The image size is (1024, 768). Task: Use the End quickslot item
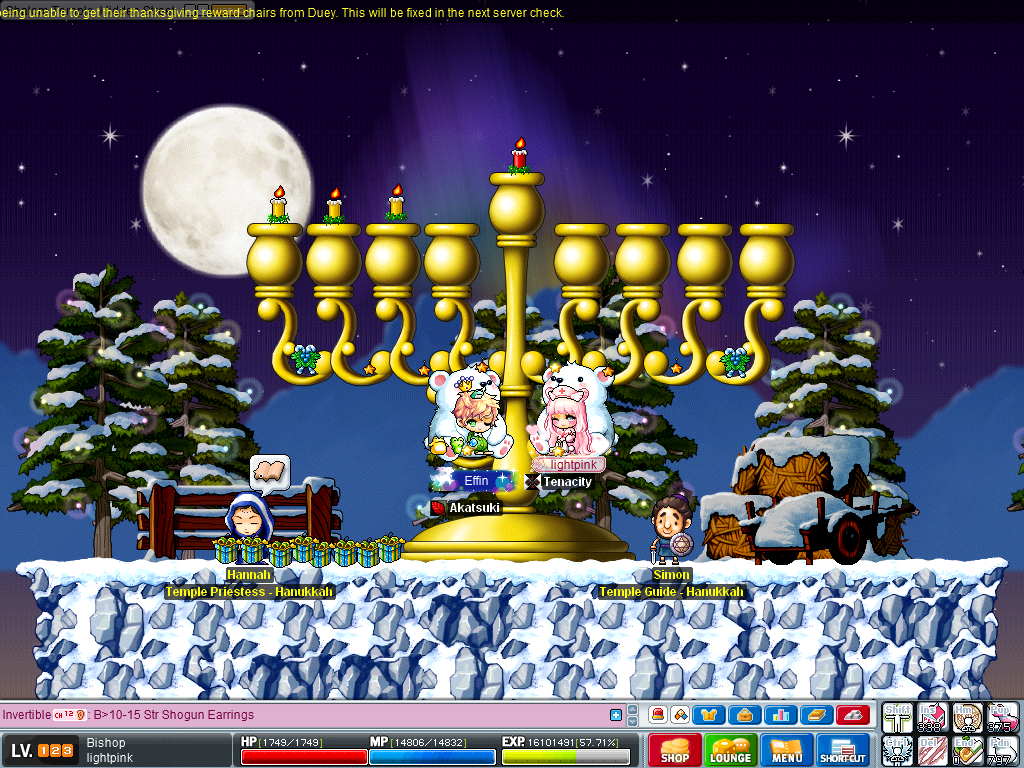967,750
